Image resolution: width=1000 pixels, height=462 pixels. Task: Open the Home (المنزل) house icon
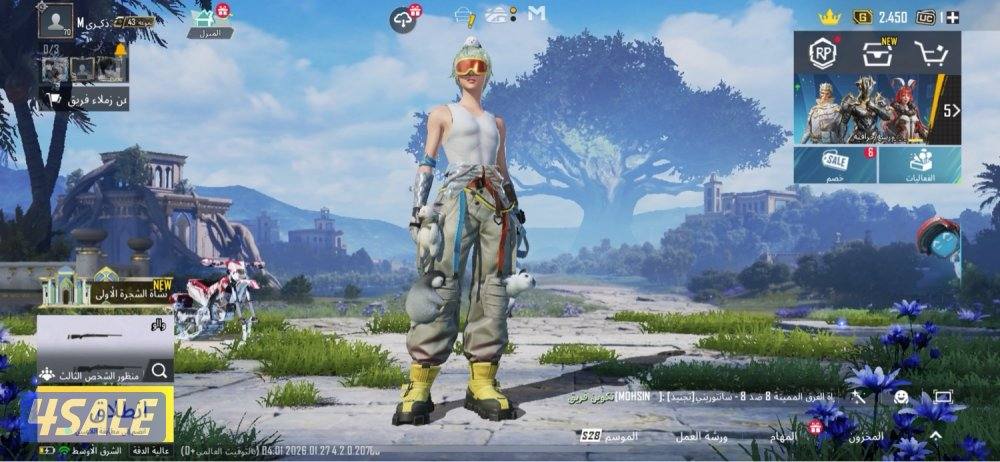[209, 18]
